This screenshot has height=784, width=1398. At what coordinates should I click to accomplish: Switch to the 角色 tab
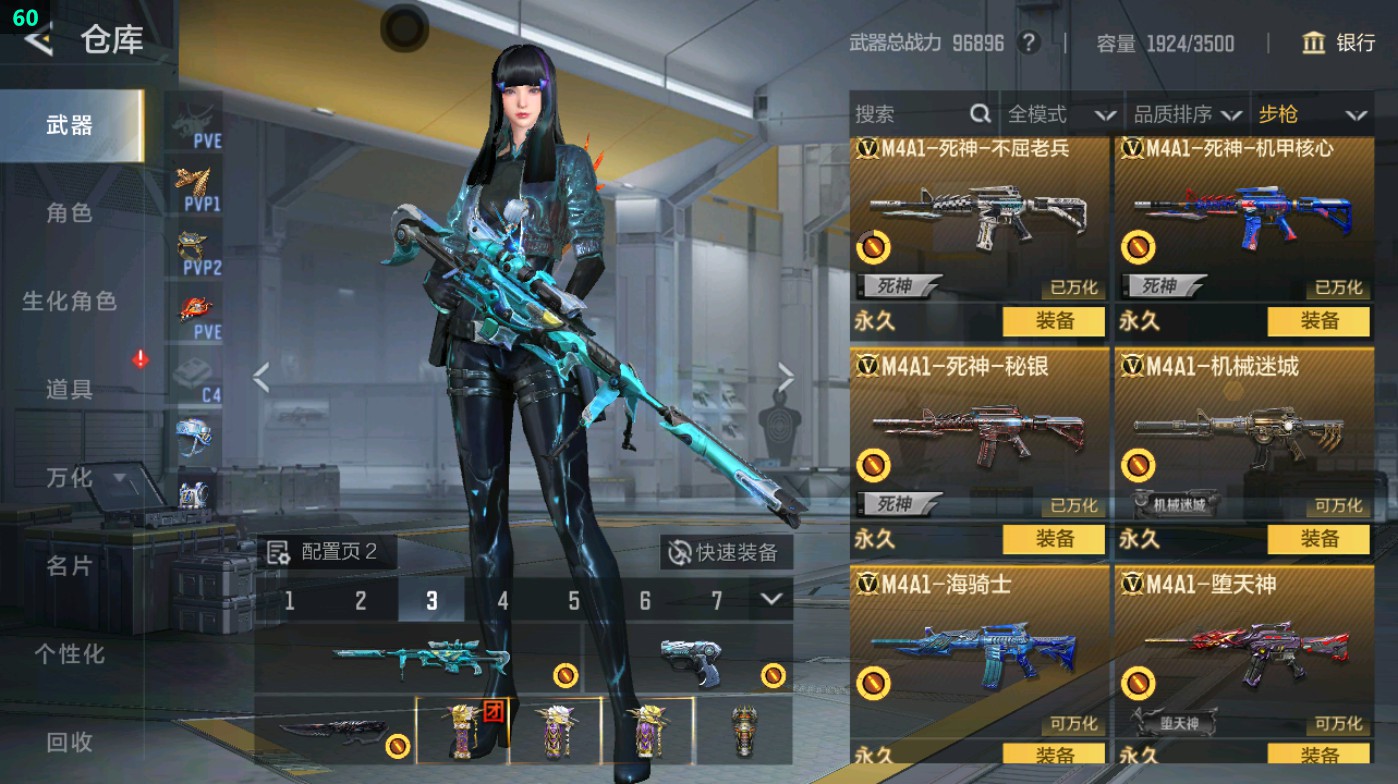[x=68, y=214]
